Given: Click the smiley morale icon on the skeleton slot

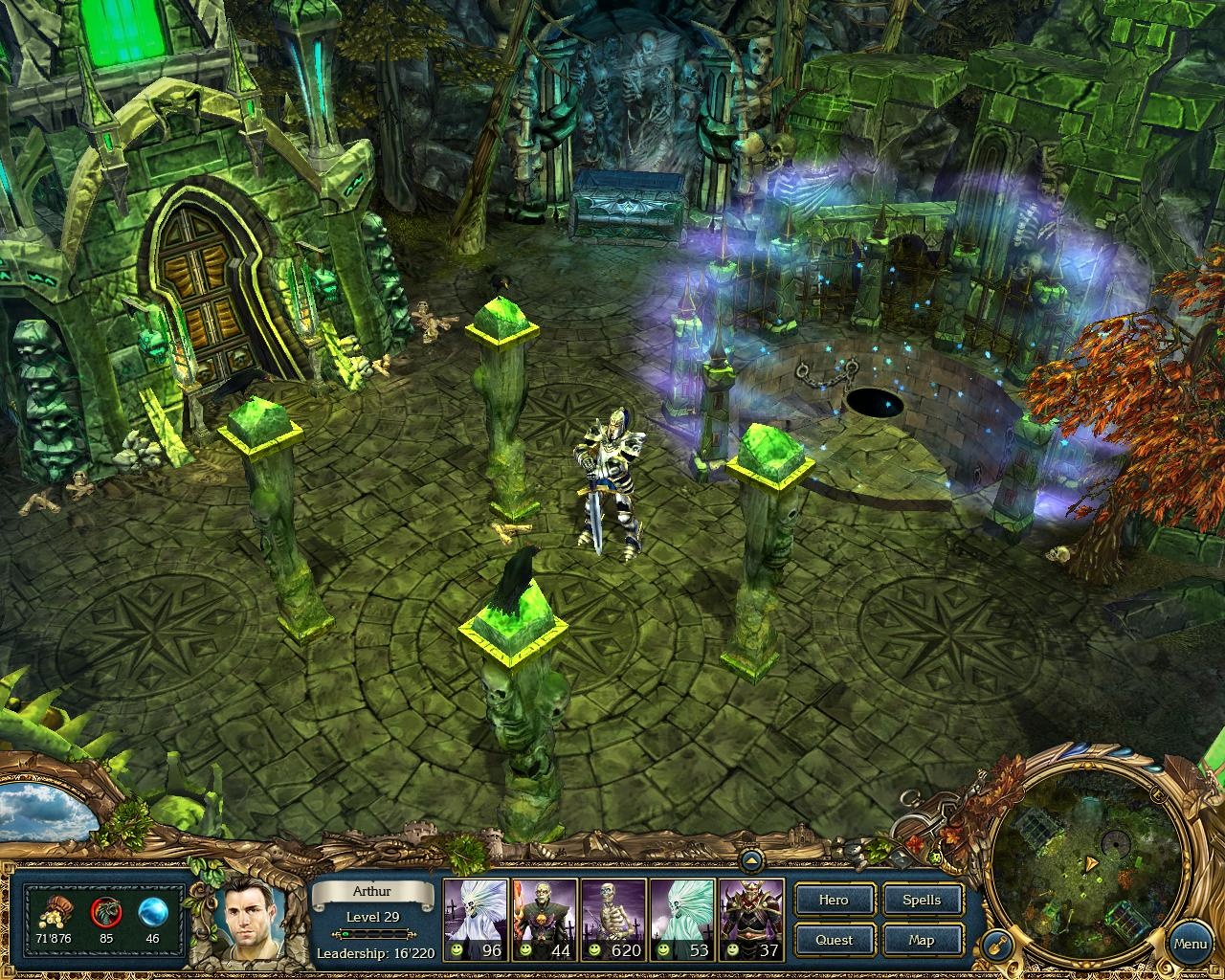Looking at the screenshot, I should coord(595,951).
